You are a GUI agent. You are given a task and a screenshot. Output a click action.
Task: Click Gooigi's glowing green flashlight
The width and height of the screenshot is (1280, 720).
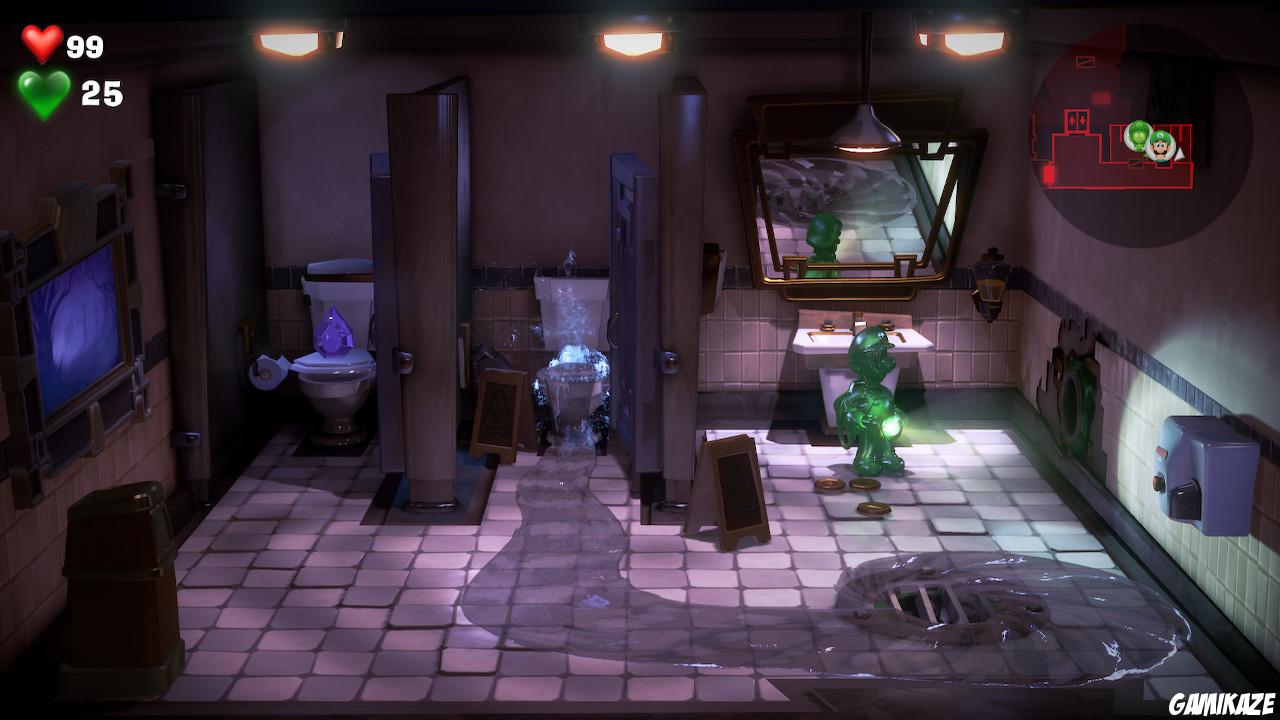click(x=891, y=428)
